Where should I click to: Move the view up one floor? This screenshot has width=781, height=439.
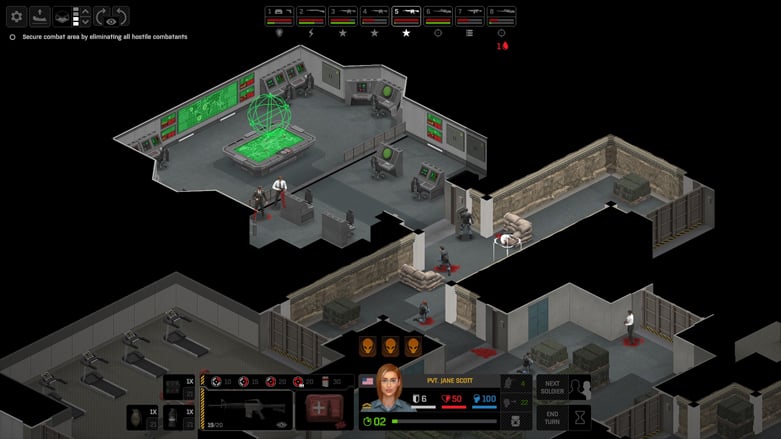tap(84, 11)
